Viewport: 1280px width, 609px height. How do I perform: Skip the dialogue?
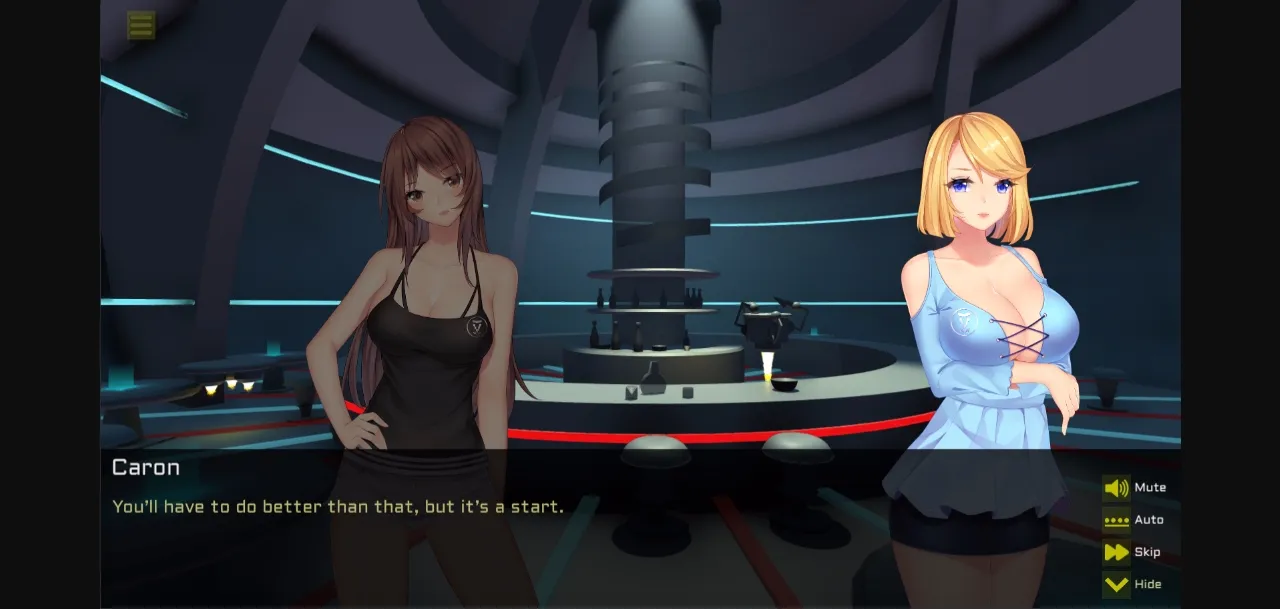[1116, 552]
